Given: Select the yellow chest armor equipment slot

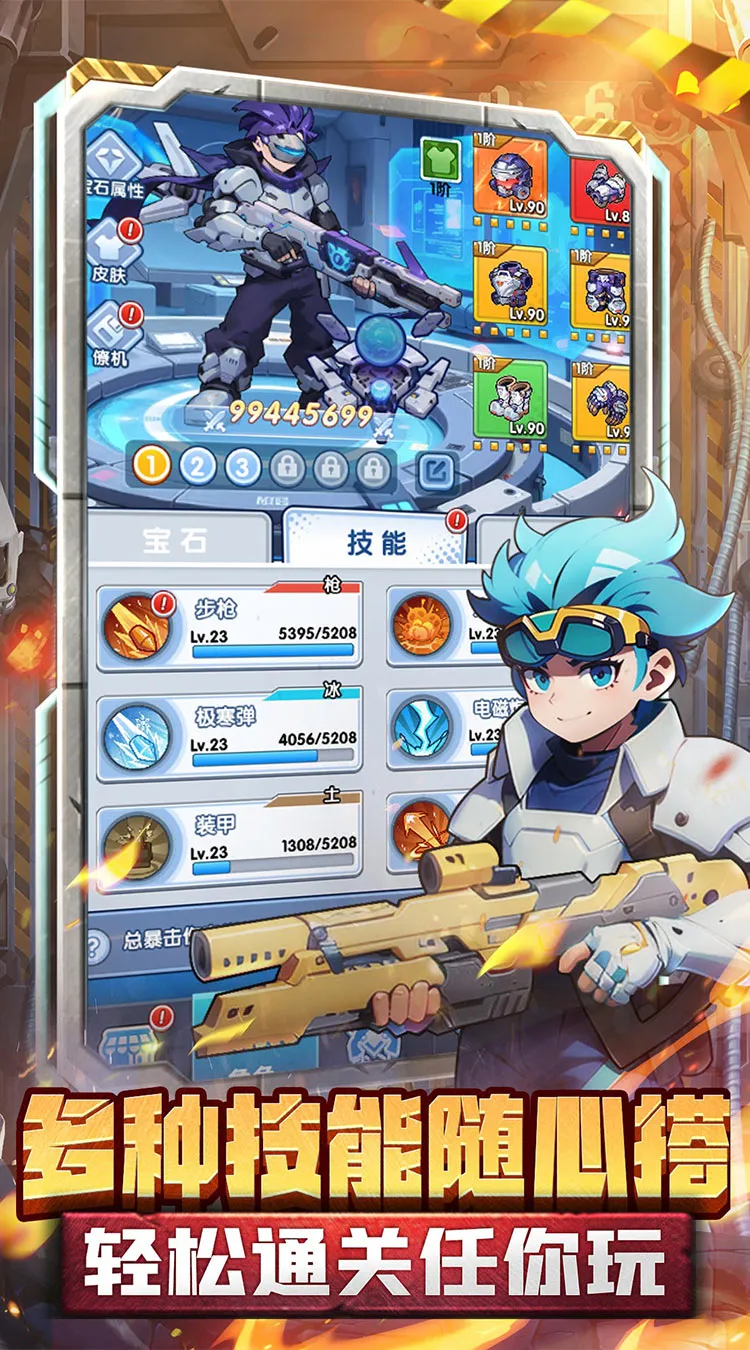Looking at the screenshot, I should pos(510,283).
